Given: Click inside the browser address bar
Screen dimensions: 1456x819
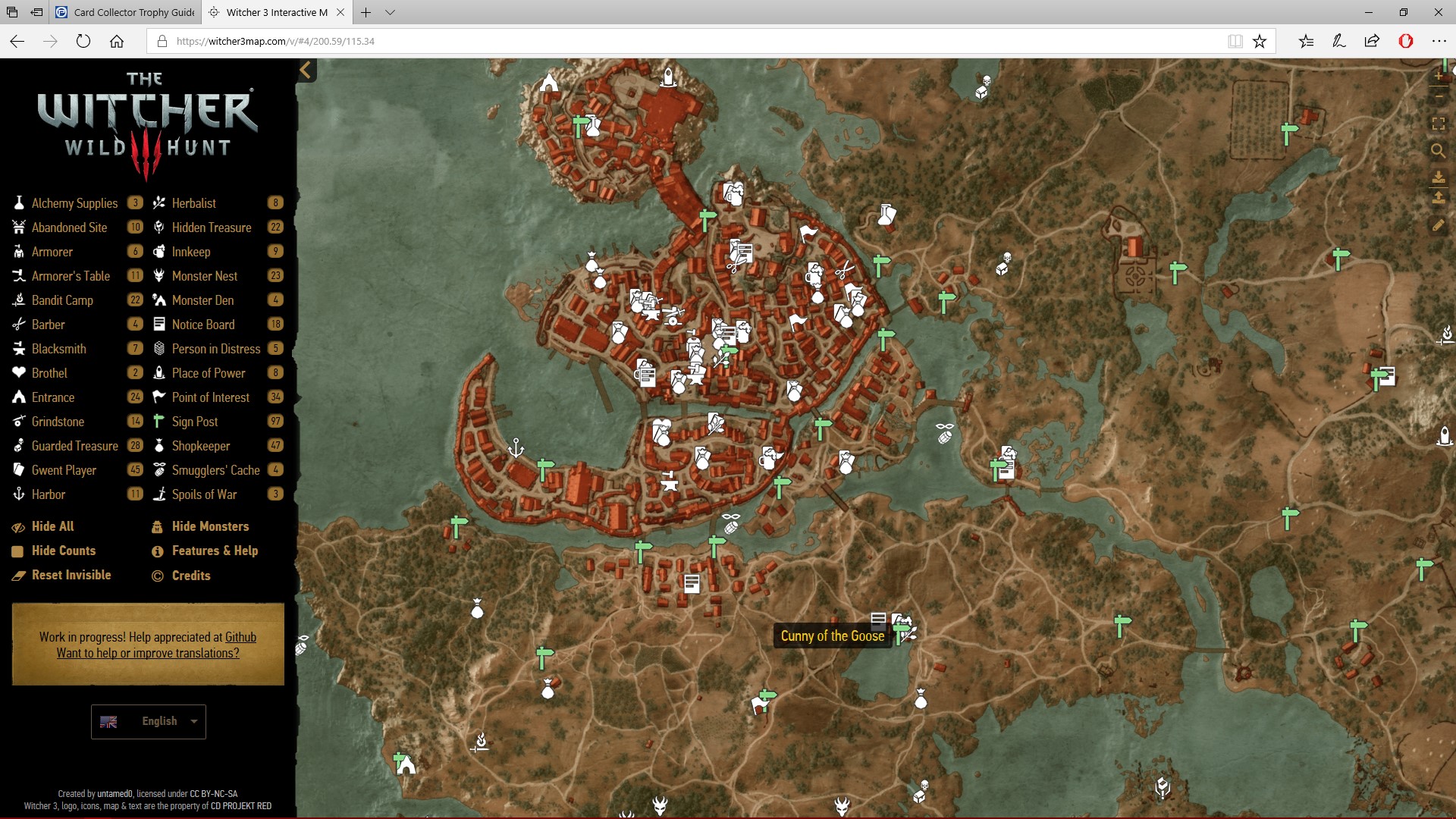Looking at the screenshot, I should tap(607, 42).
